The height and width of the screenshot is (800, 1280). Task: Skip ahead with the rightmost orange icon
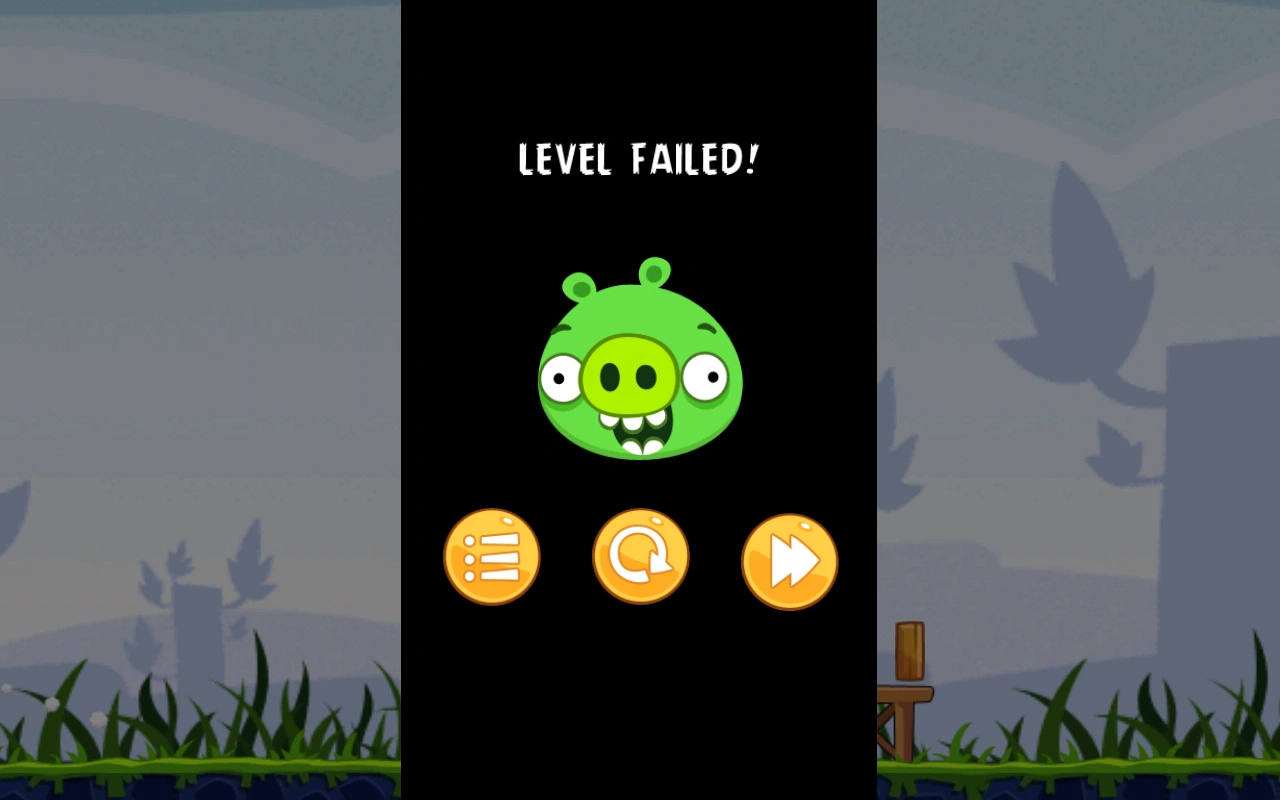[789, 560]
